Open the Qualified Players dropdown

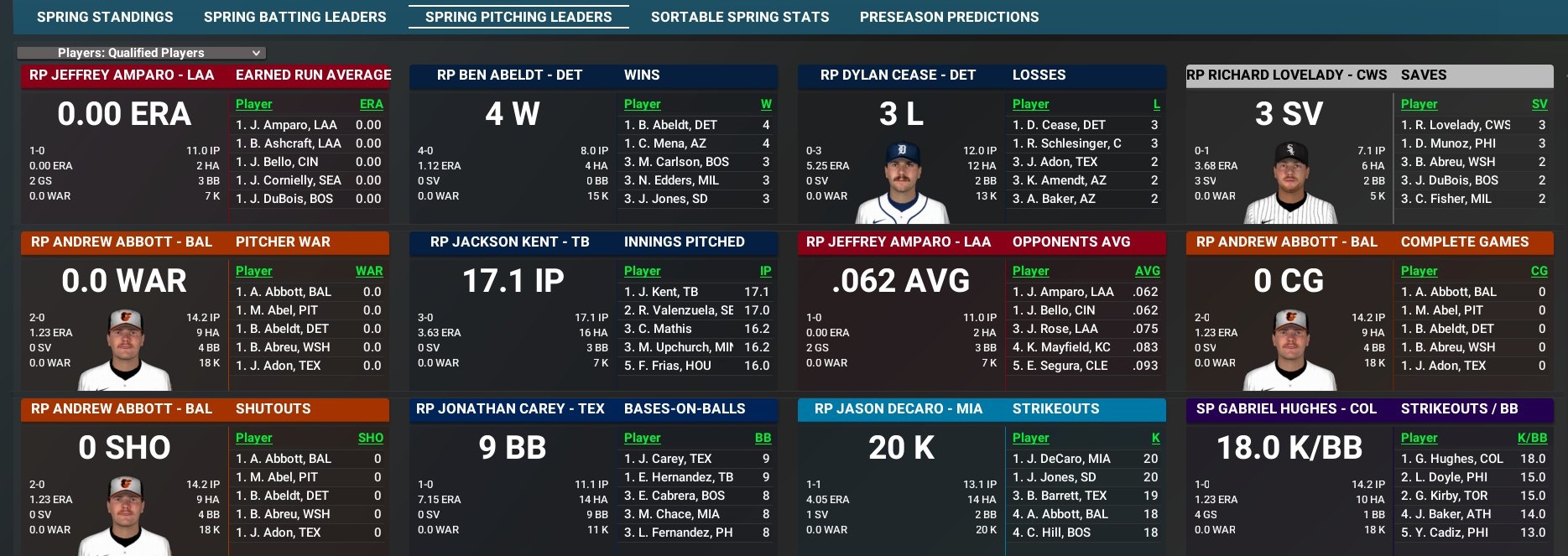pos(141,53)
